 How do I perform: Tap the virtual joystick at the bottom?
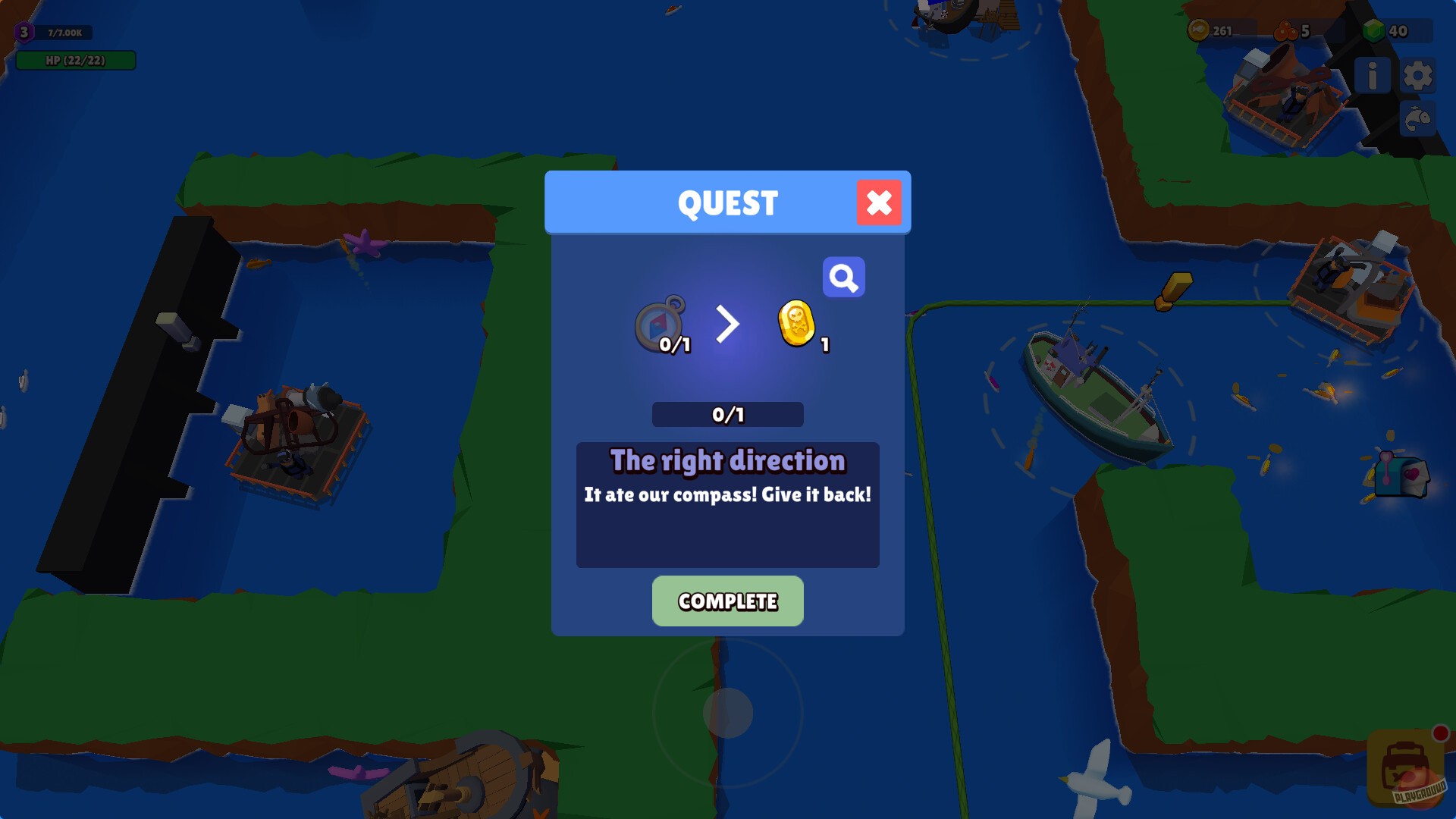[x=728, y=713]
